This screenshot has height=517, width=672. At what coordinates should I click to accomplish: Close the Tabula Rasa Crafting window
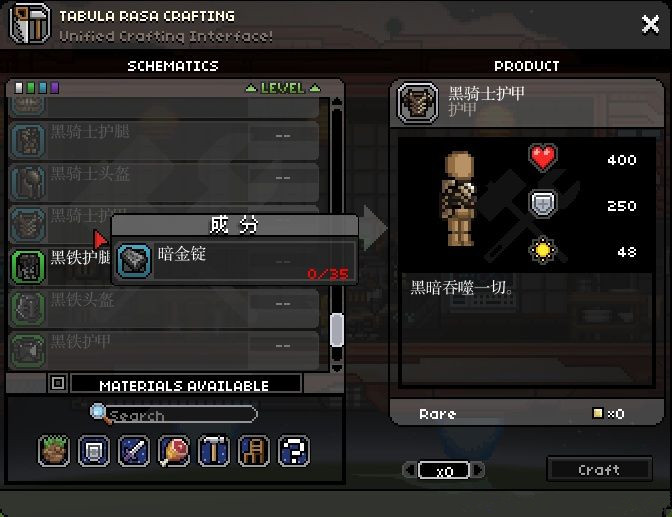[x=650, y=25]
